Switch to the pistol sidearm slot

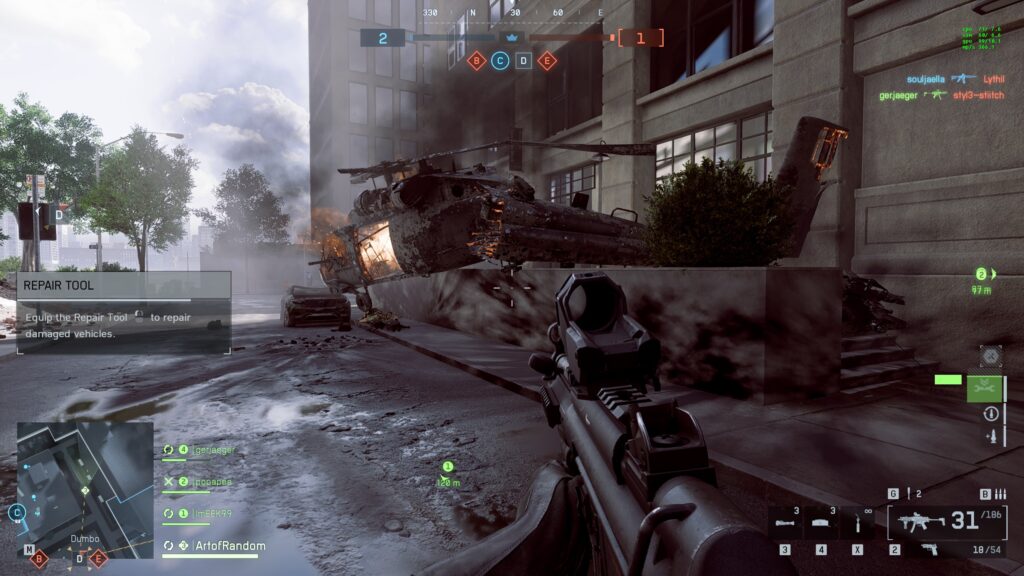929,549
